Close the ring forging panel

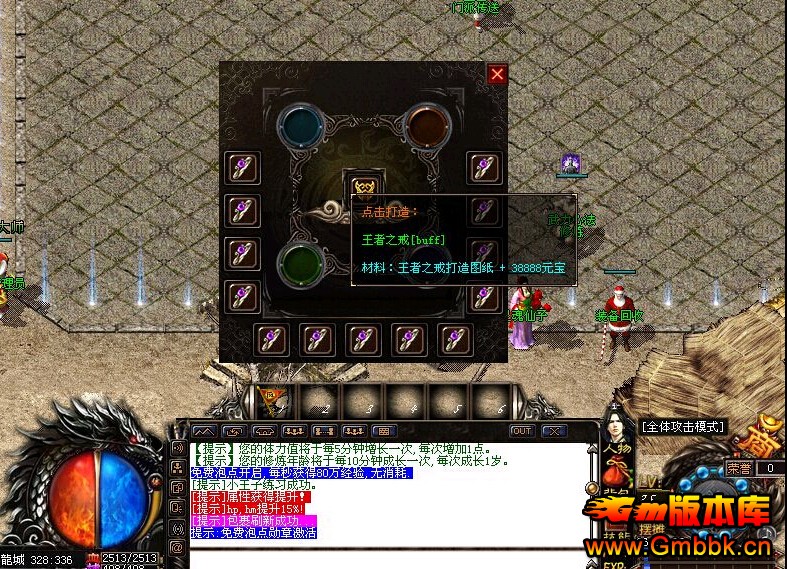click(x=497, y=74)
